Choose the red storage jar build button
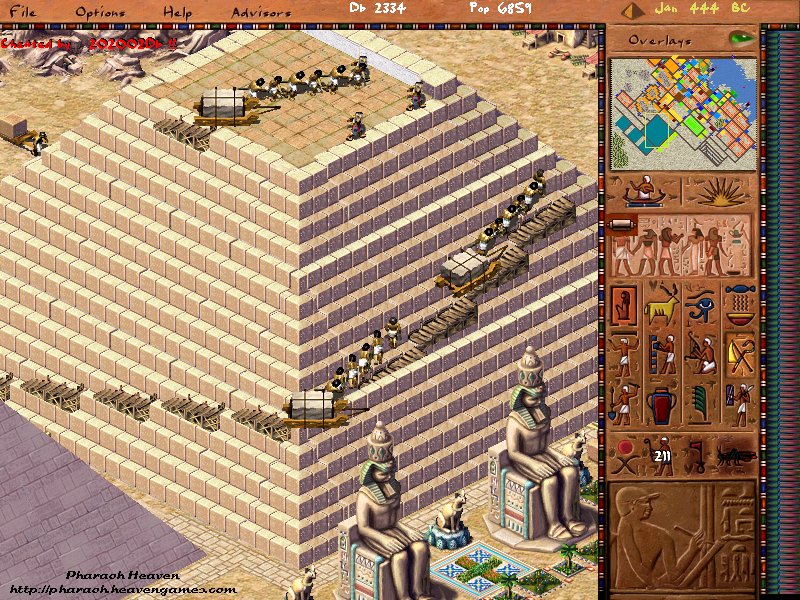The image size is (800, 600). tap(662, 404)
